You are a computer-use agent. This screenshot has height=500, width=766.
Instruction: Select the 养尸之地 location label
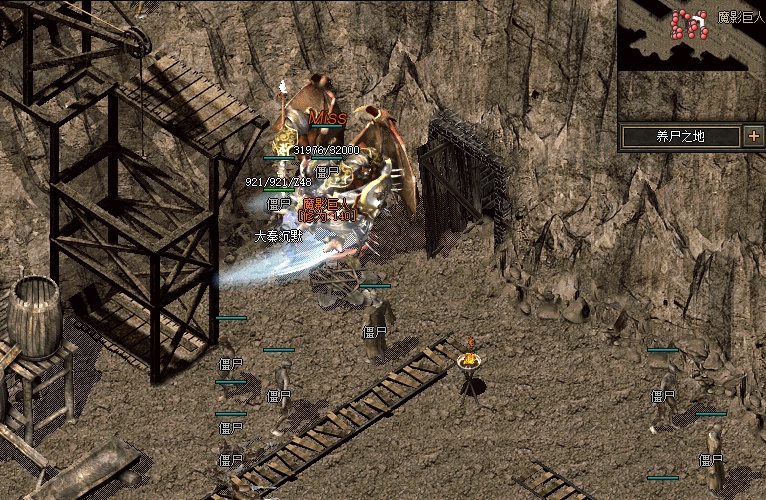(x=680, y=136)
